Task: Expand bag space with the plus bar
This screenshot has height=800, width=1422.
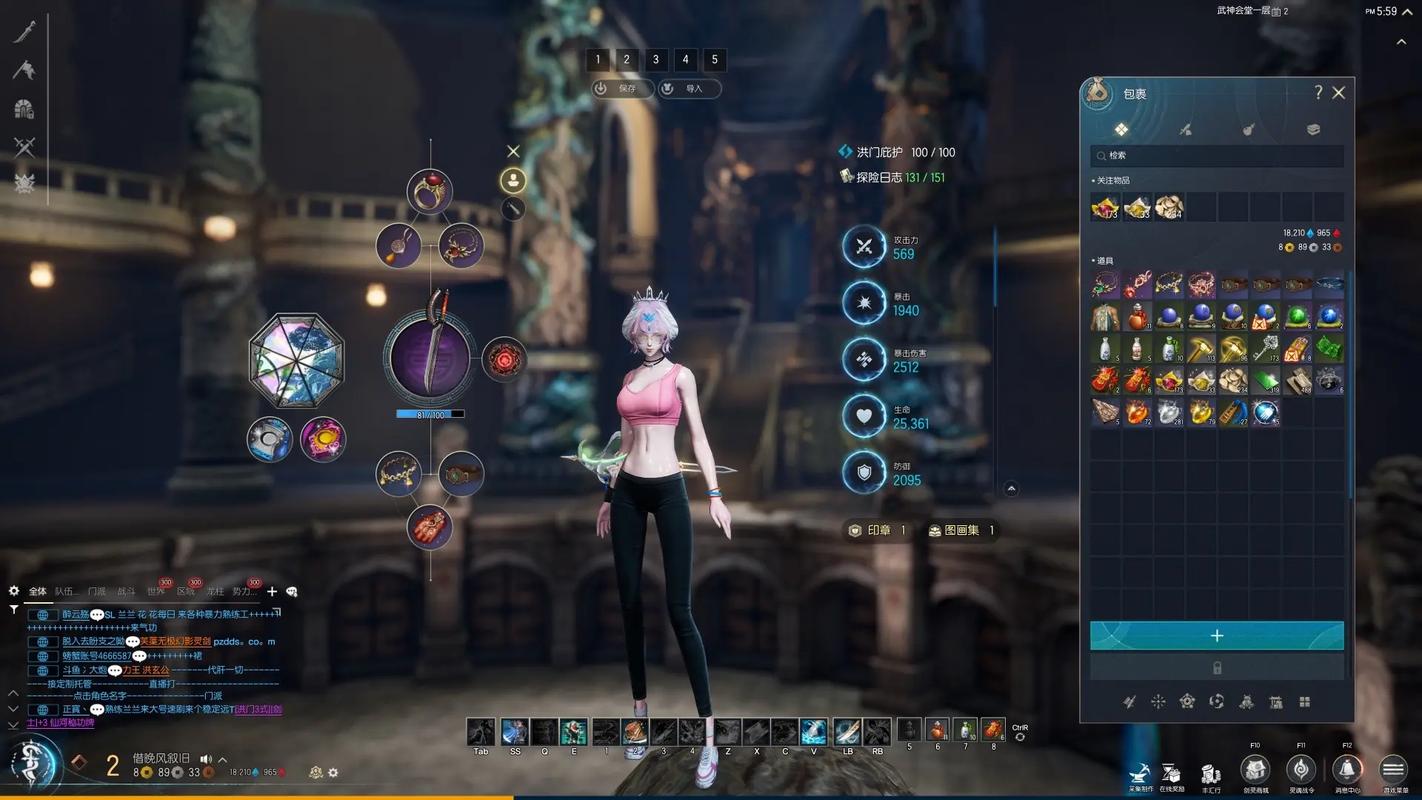Action: 1216,636
